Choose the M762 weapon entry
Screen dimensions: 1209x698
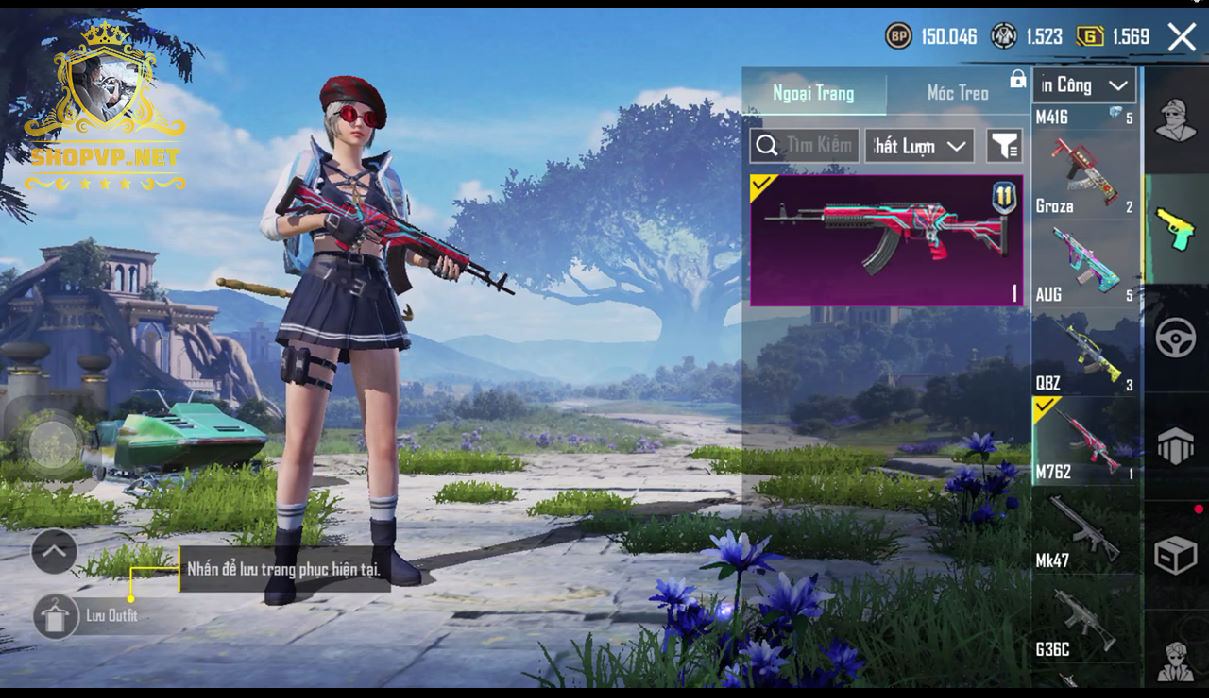1084,440
